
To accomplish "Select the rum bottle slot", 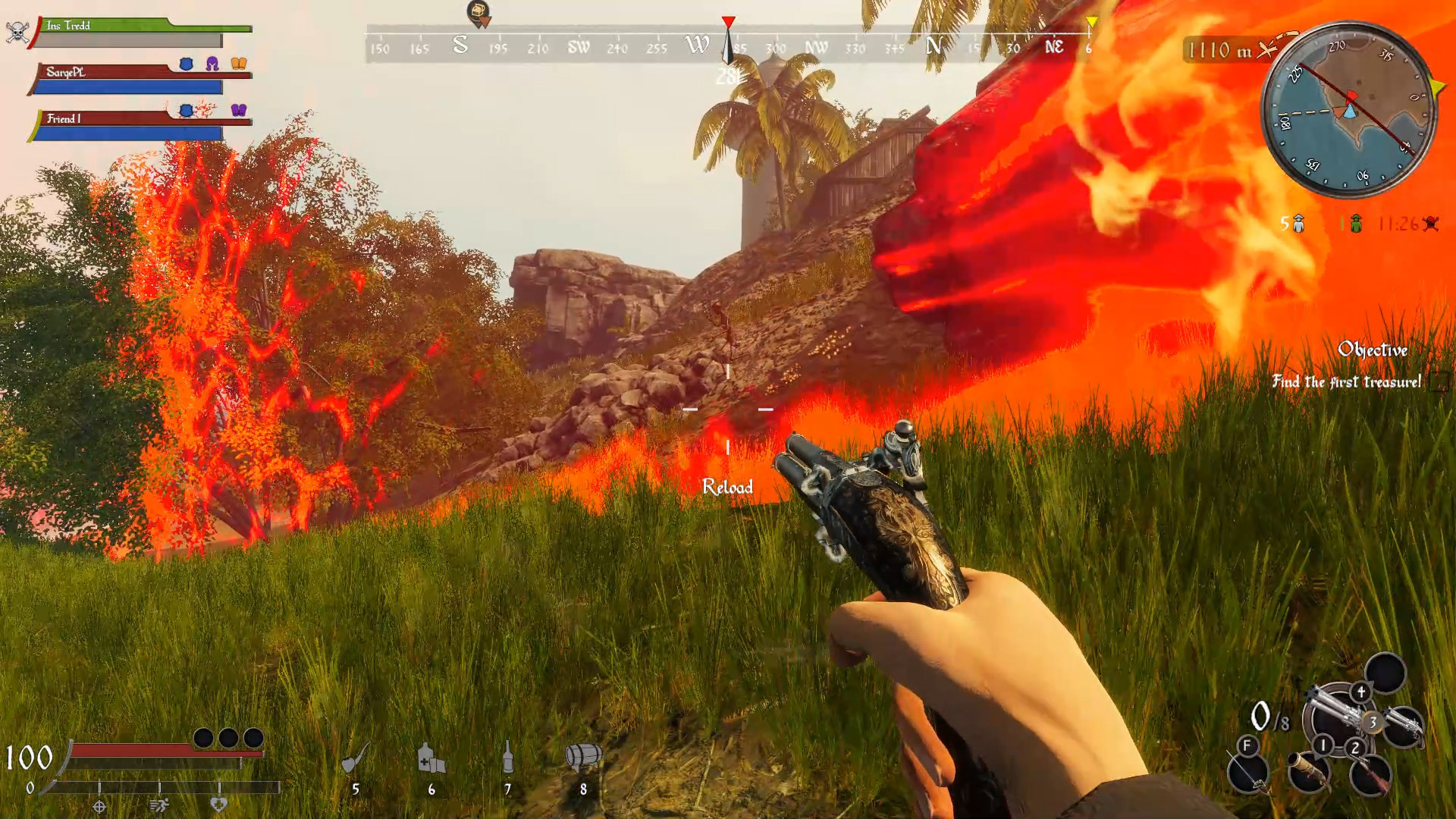I will [507, 758].
